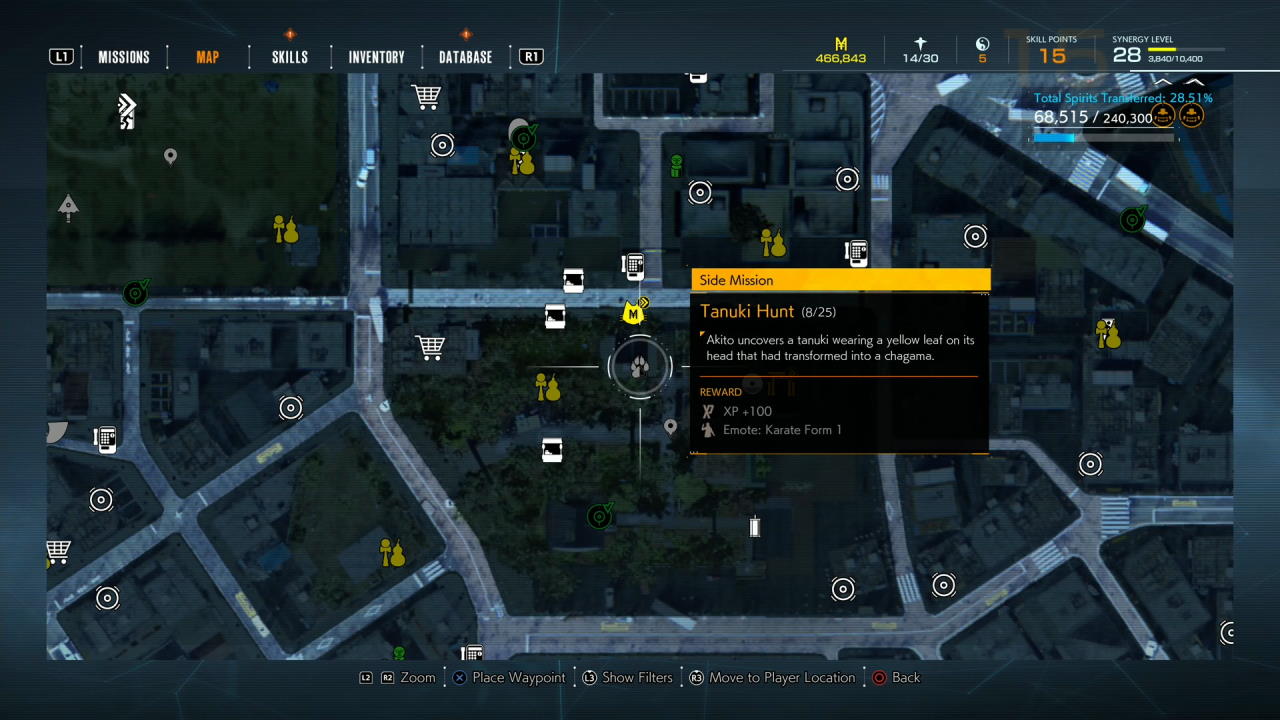Viewport: 1280px width, 720px height.
Task: Click the white landmark icon near the center
Action: pos(755,527)
